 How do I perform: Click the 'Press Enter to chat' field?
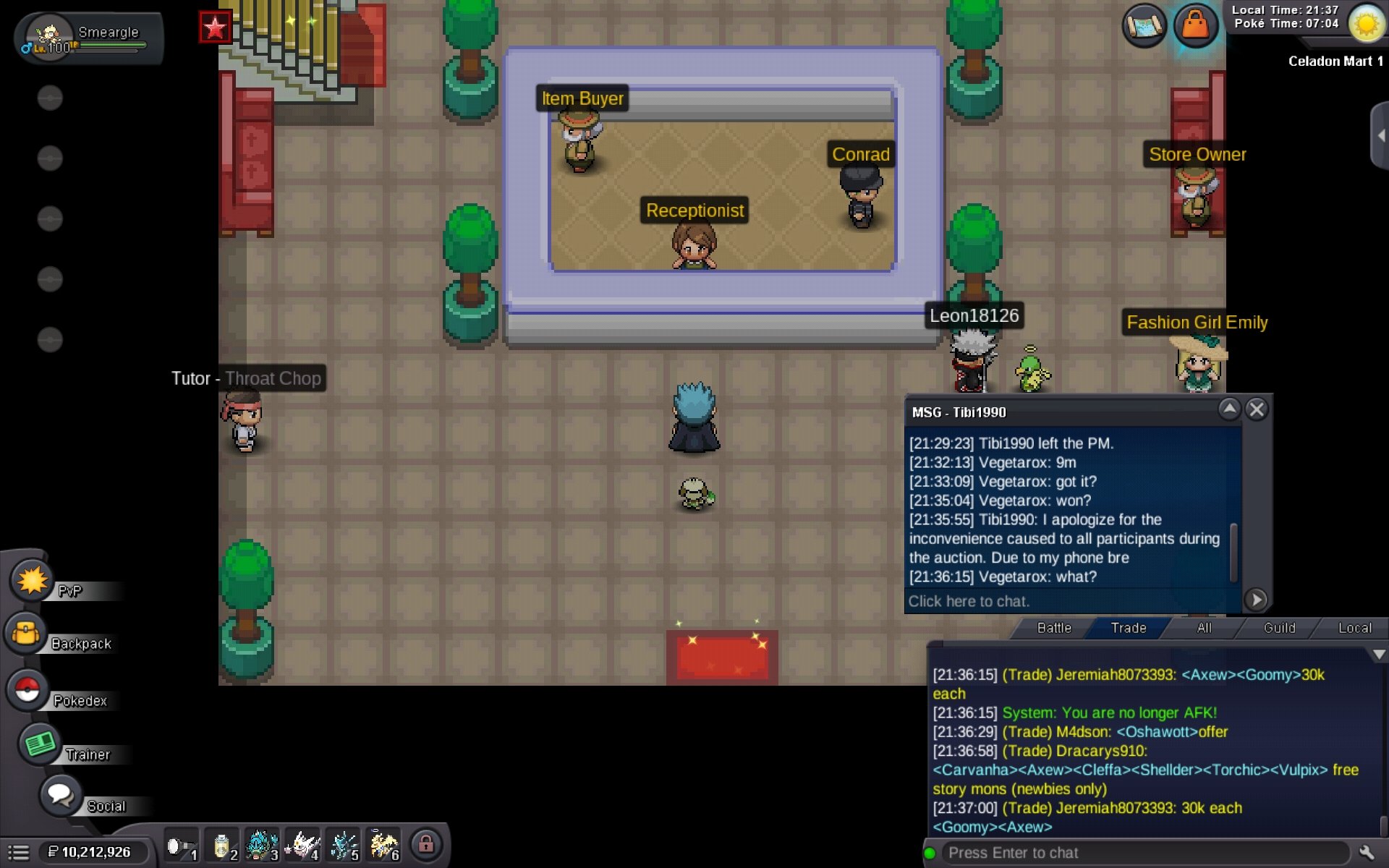(x=1143, y=853)
